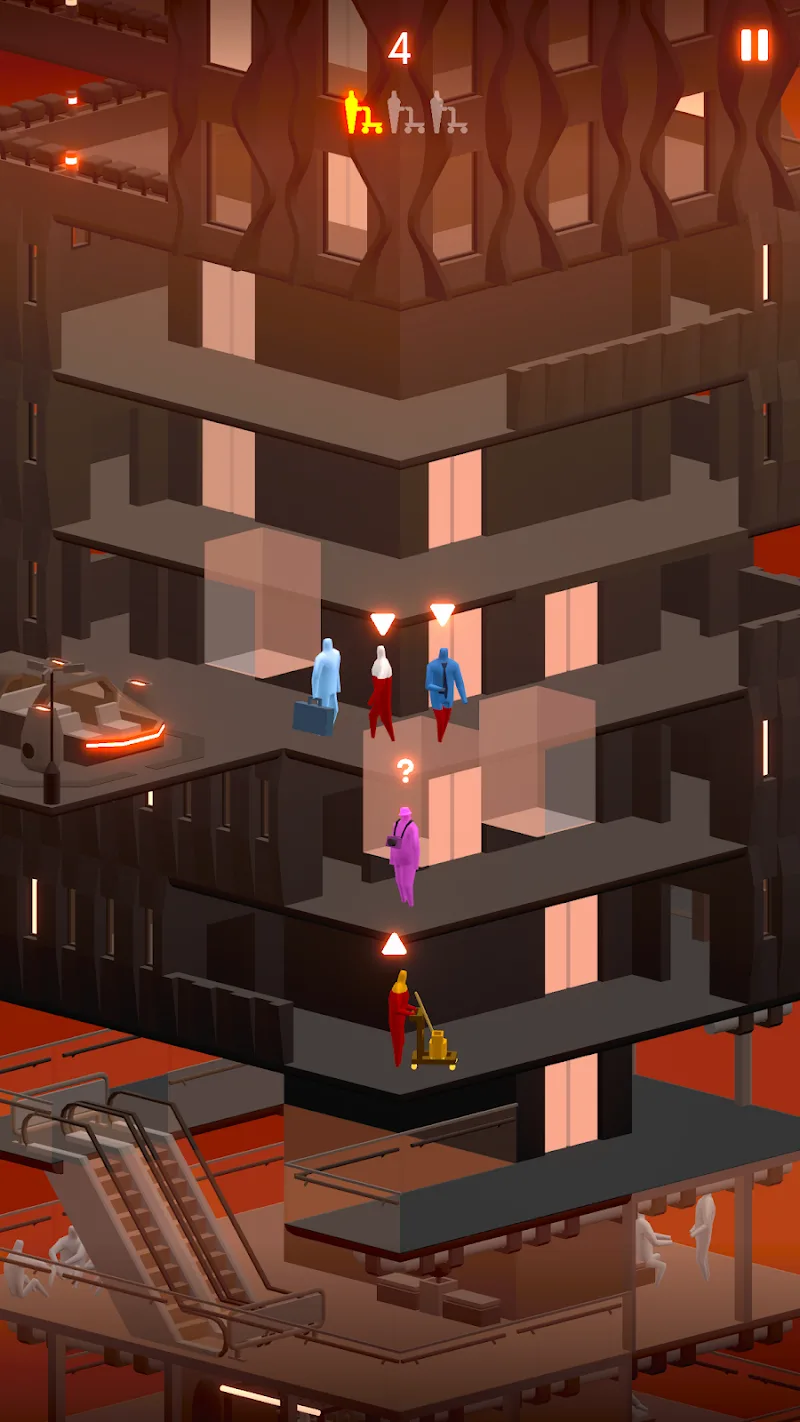Pause the game with the top-right button
800x1422 pixels.
tap(754, 45)
